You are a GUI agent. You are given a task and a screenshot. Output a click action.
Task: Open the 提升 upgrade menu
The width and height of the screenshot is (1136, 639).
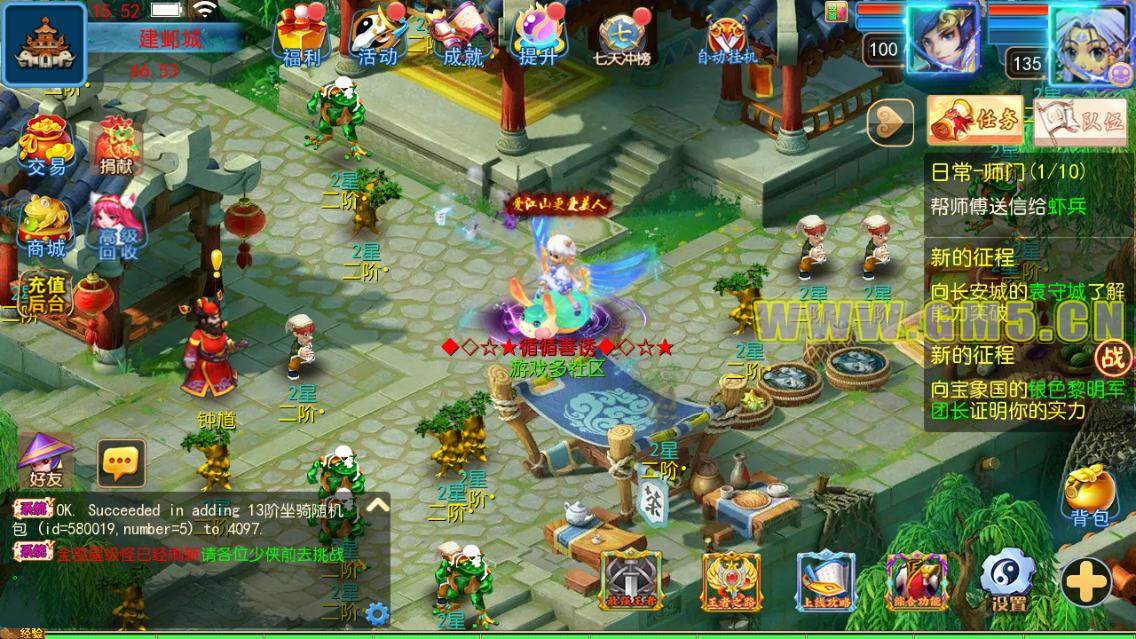pyautogui.click(x=540, y=35)
